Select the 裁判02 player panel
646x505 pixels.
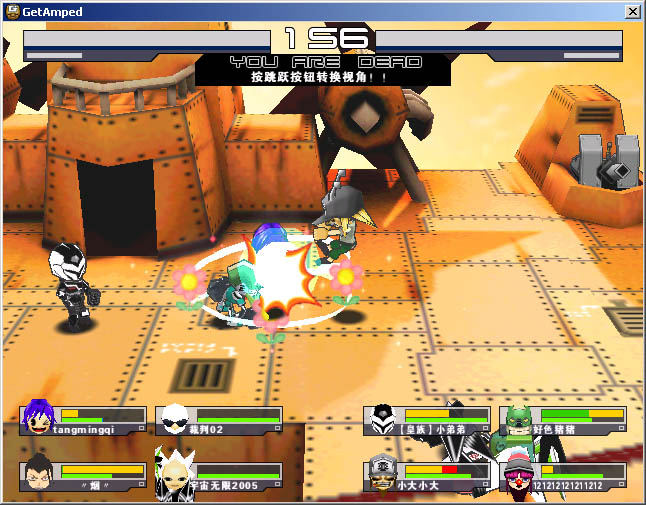(219, 421)
